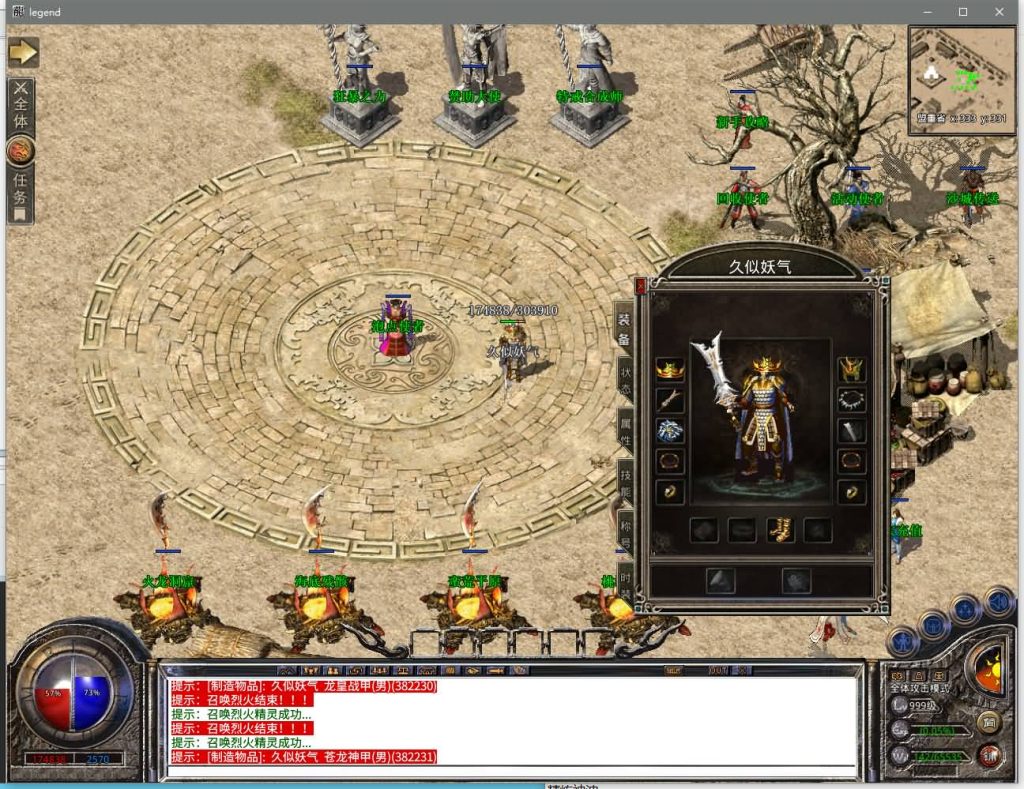Screen dimensions: 1024x789
Task: Open the 商 shop button
Action: pos(988,722)
